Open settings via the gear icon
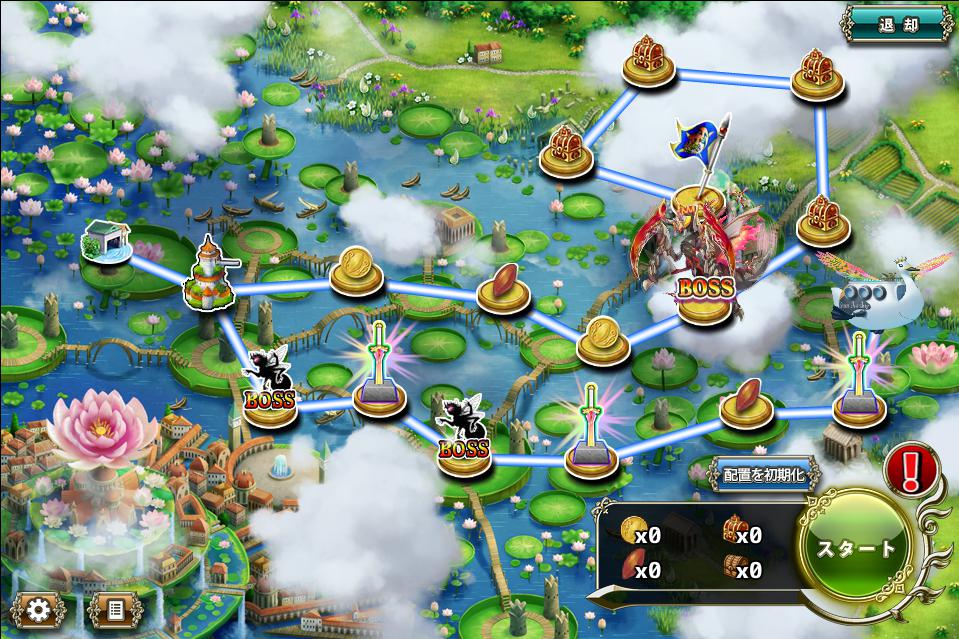Image resolution: width=959 pixels, height=639 pixels. [39, 608]
